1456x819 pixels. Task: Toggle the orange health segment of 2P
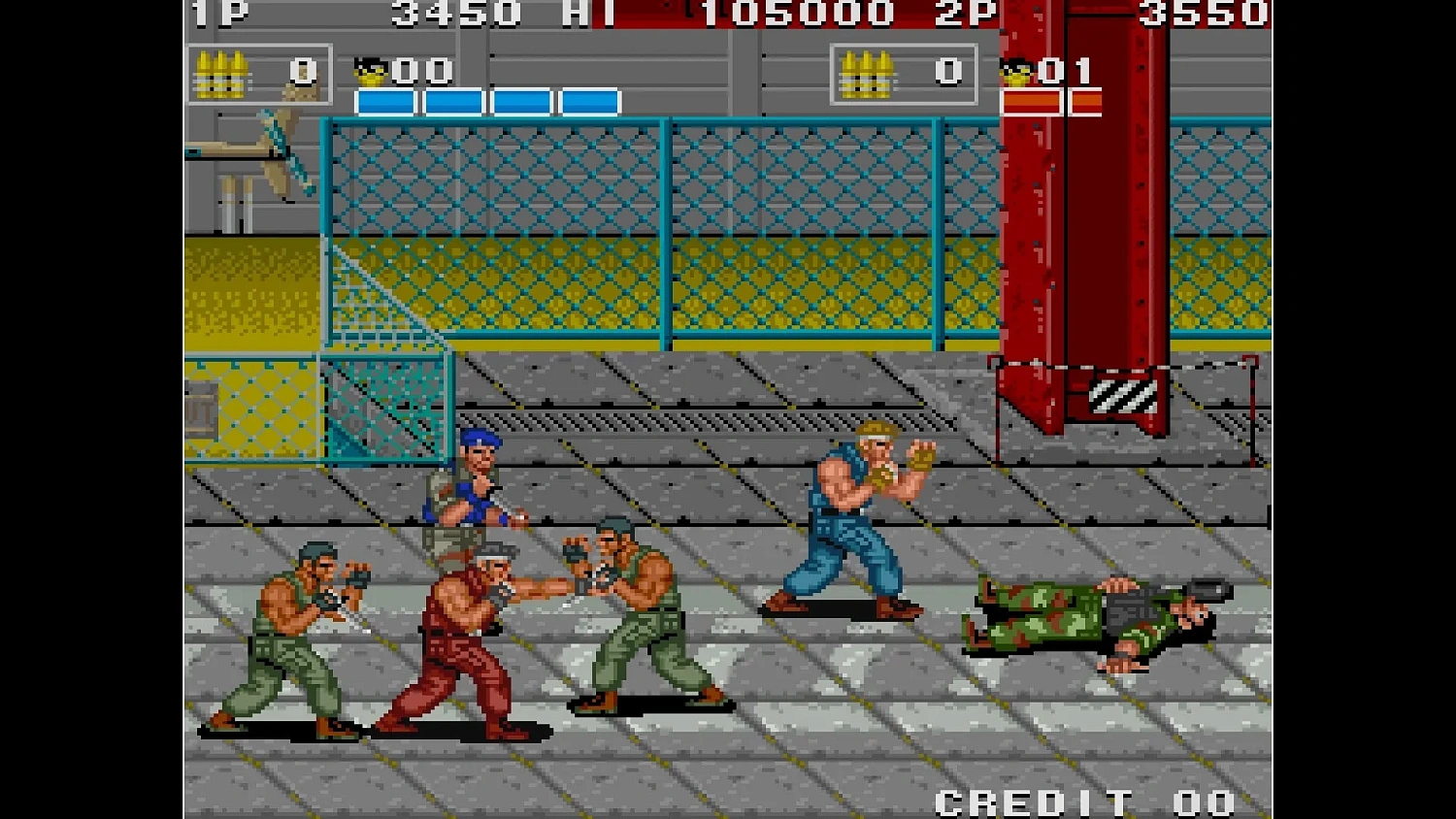[1032, 100]
